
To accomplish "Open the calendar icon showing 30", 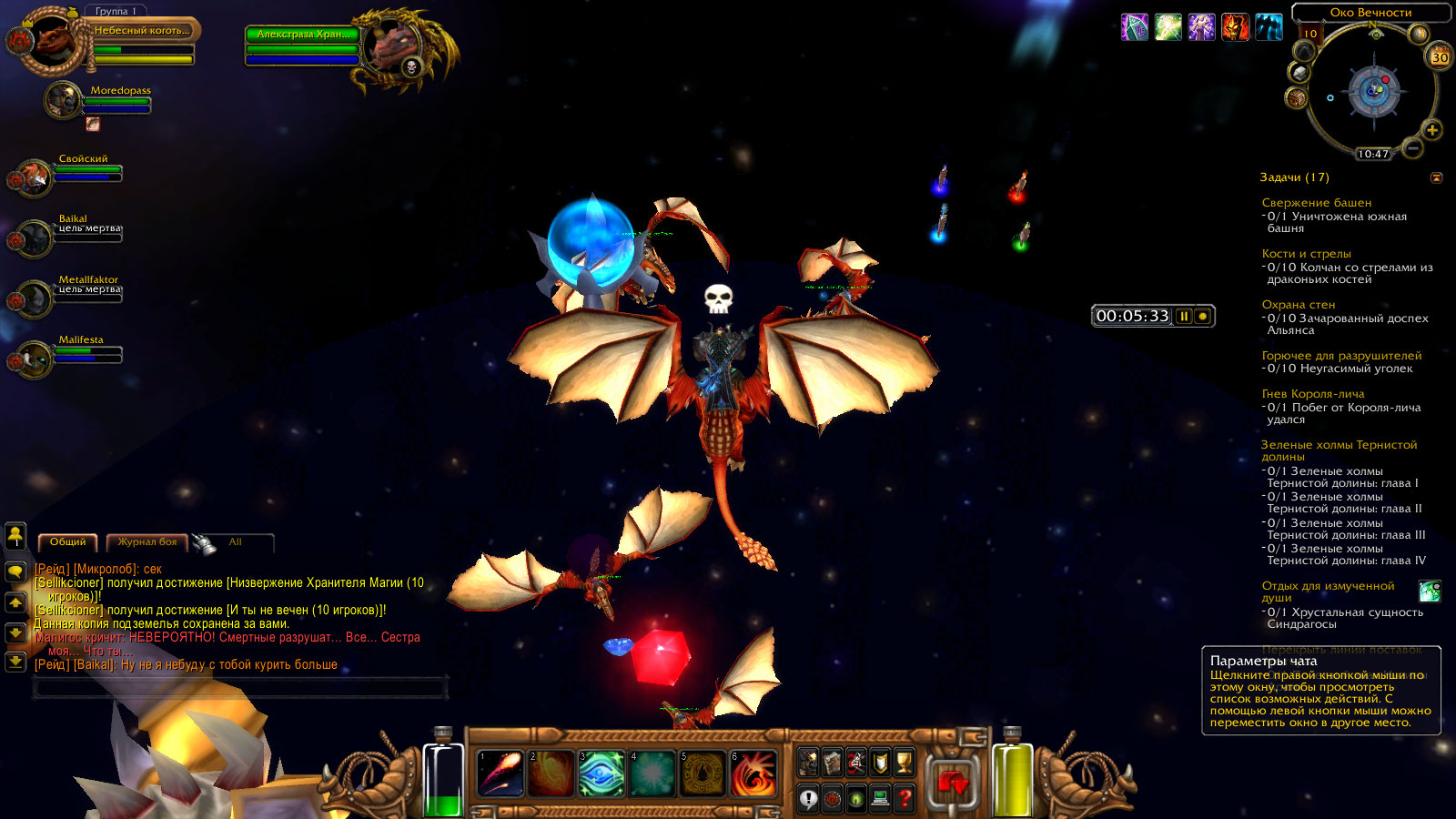I will click(x=1440, y=57).
